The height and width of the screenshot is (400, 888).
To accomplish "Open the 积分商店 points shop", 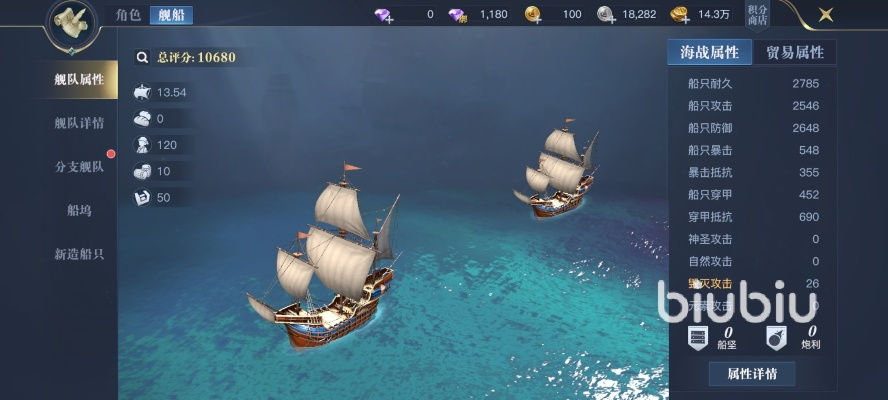I will click(759, 15).
